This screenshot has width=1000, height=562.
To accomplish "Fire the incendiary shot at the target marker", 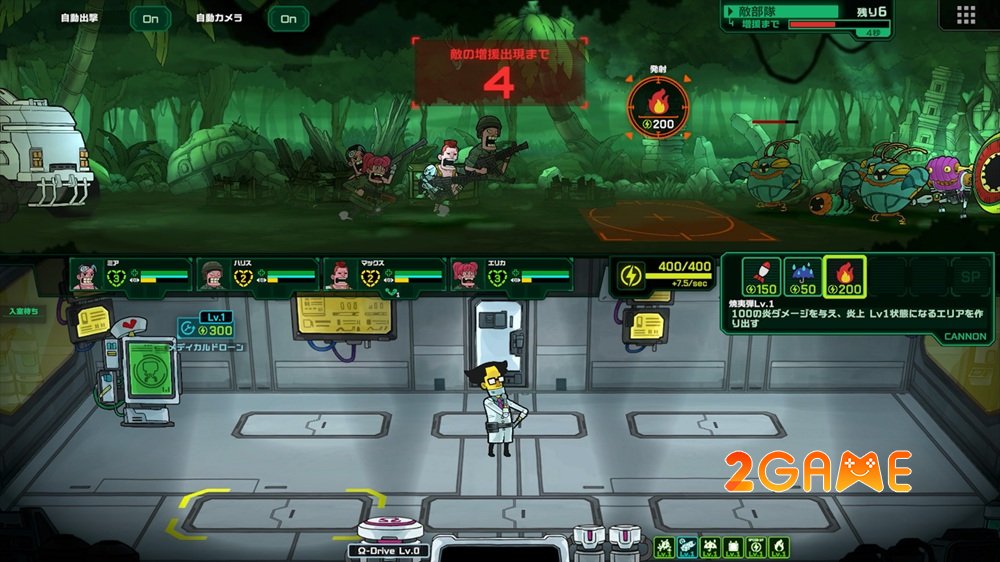I will click(659, 107).
